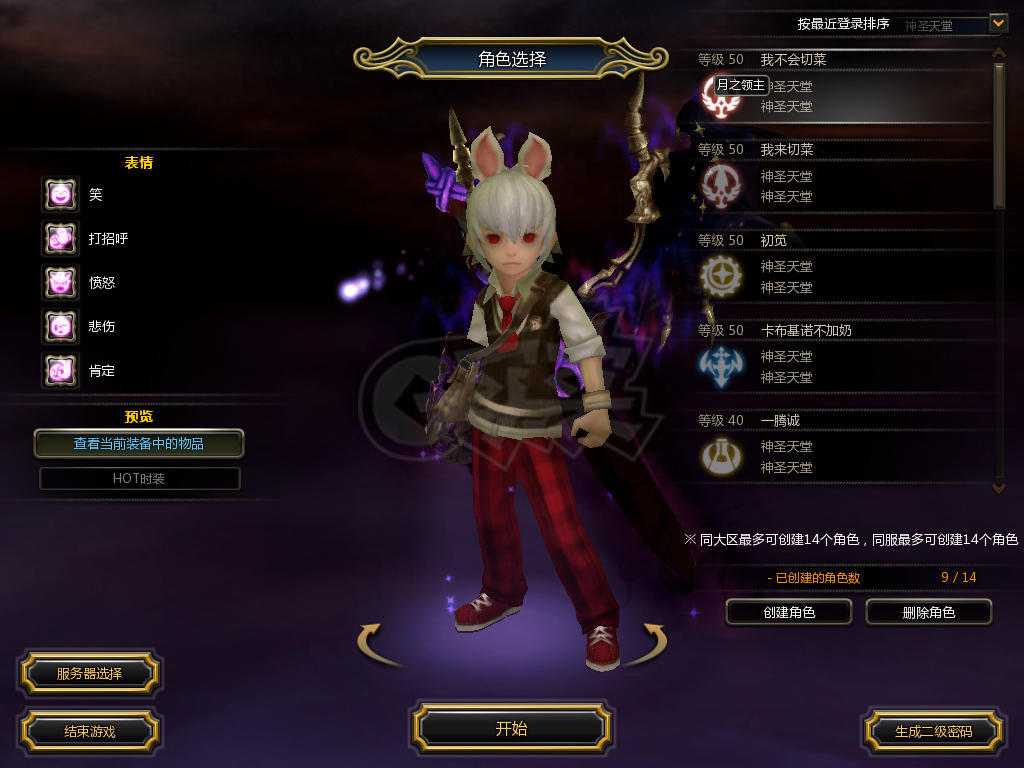Select character 我来切菜 from list

840,177
